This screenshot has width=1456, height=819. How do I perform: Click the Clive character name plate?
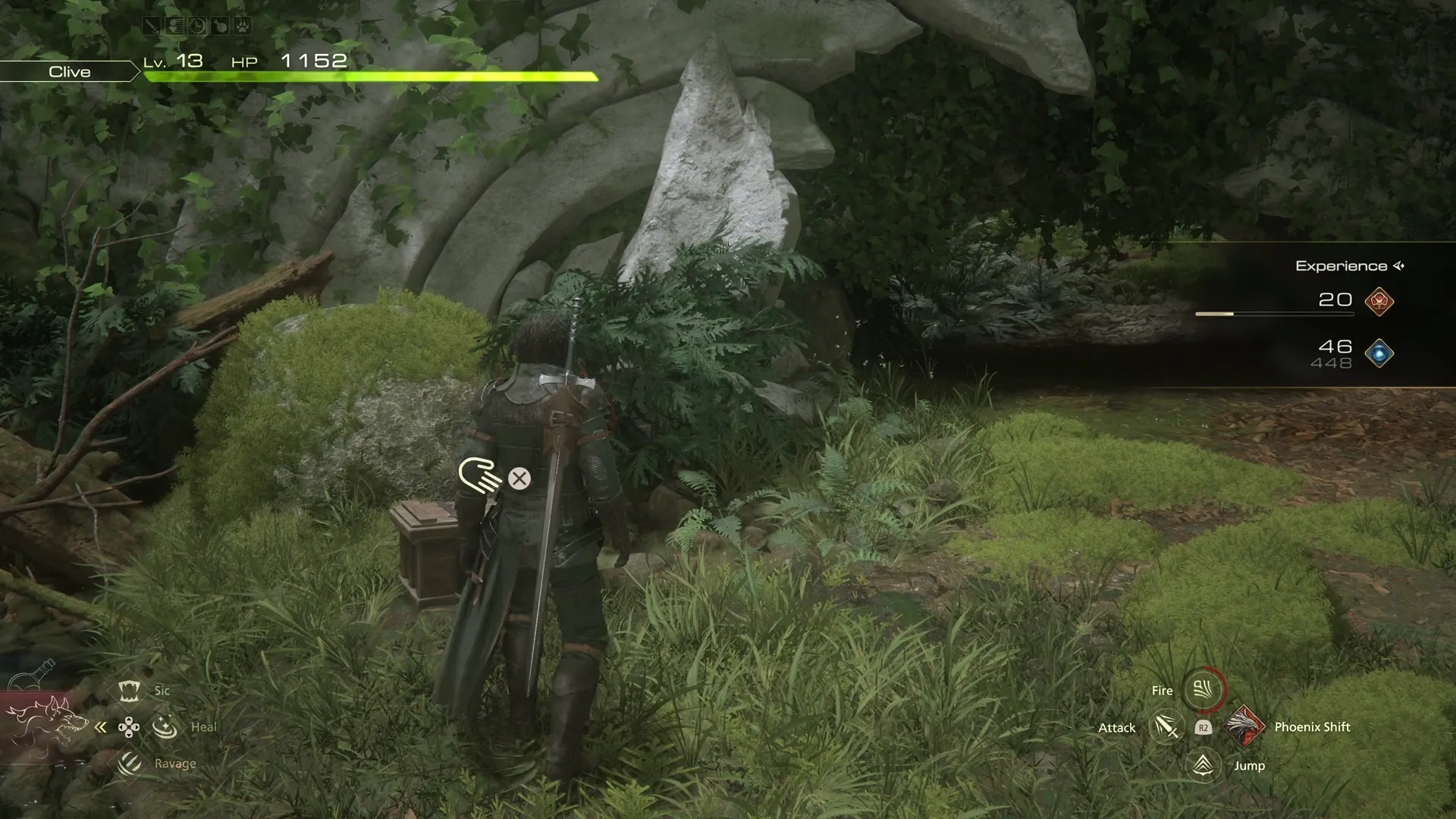(70, 71)
